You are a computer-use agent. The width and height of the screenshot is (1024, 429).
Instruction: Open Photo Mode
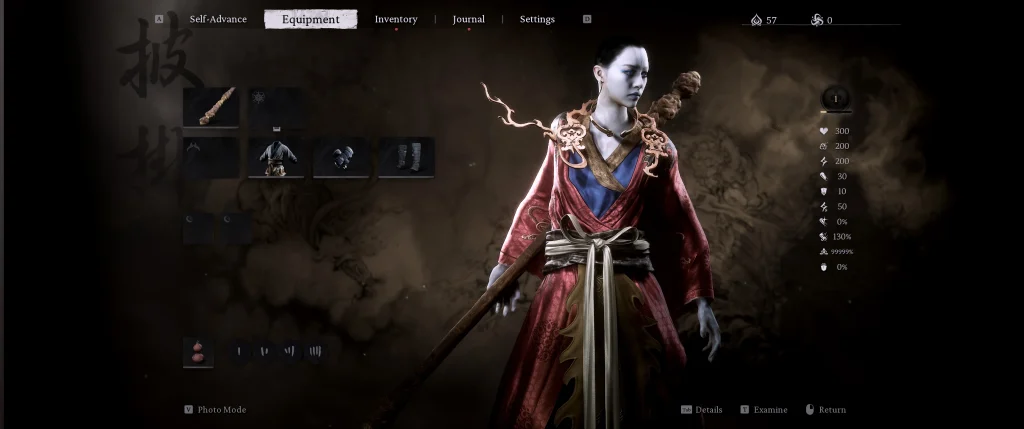(x=221, y=410)
